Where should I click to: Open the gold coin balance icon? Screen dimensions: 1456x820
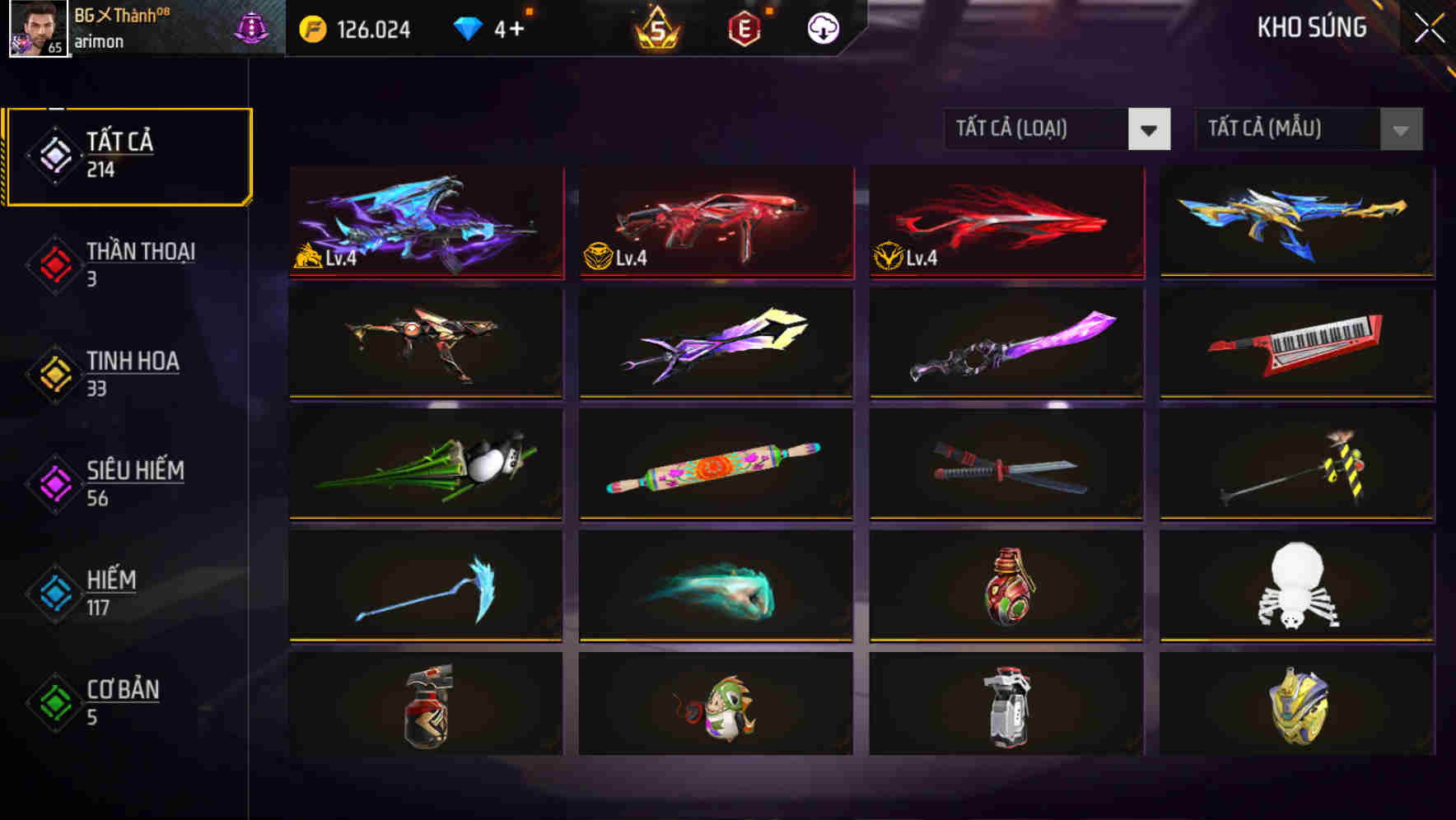click(x=311, y=27)
